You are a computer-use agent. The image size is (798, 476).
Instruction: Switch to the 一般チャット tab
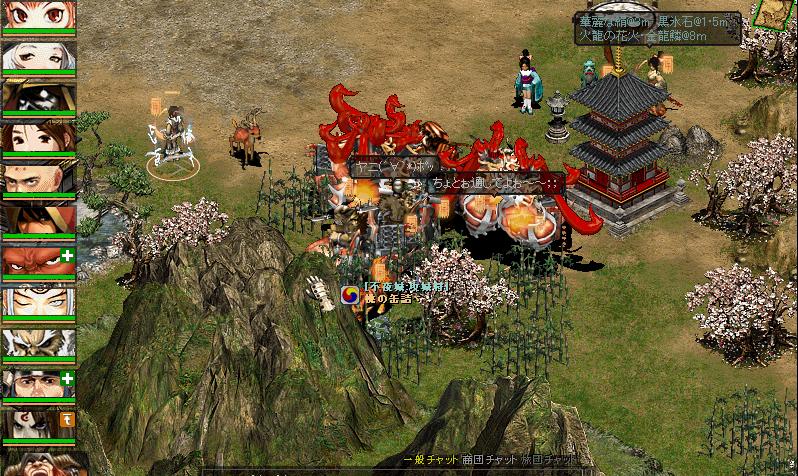[429, 459]
